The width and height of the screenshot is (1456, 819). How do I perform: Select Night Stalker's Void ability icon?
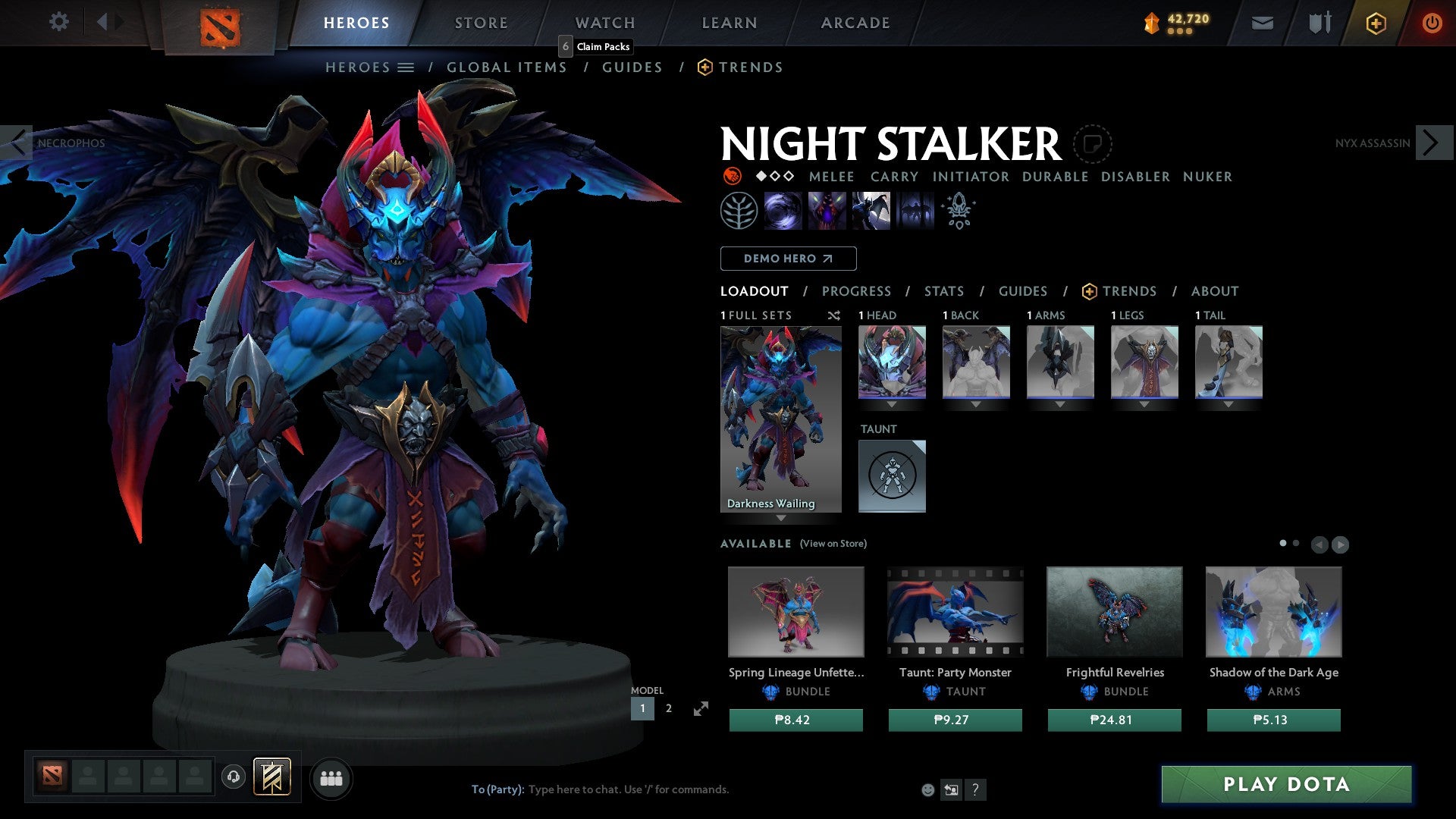[x=781, y=210]
